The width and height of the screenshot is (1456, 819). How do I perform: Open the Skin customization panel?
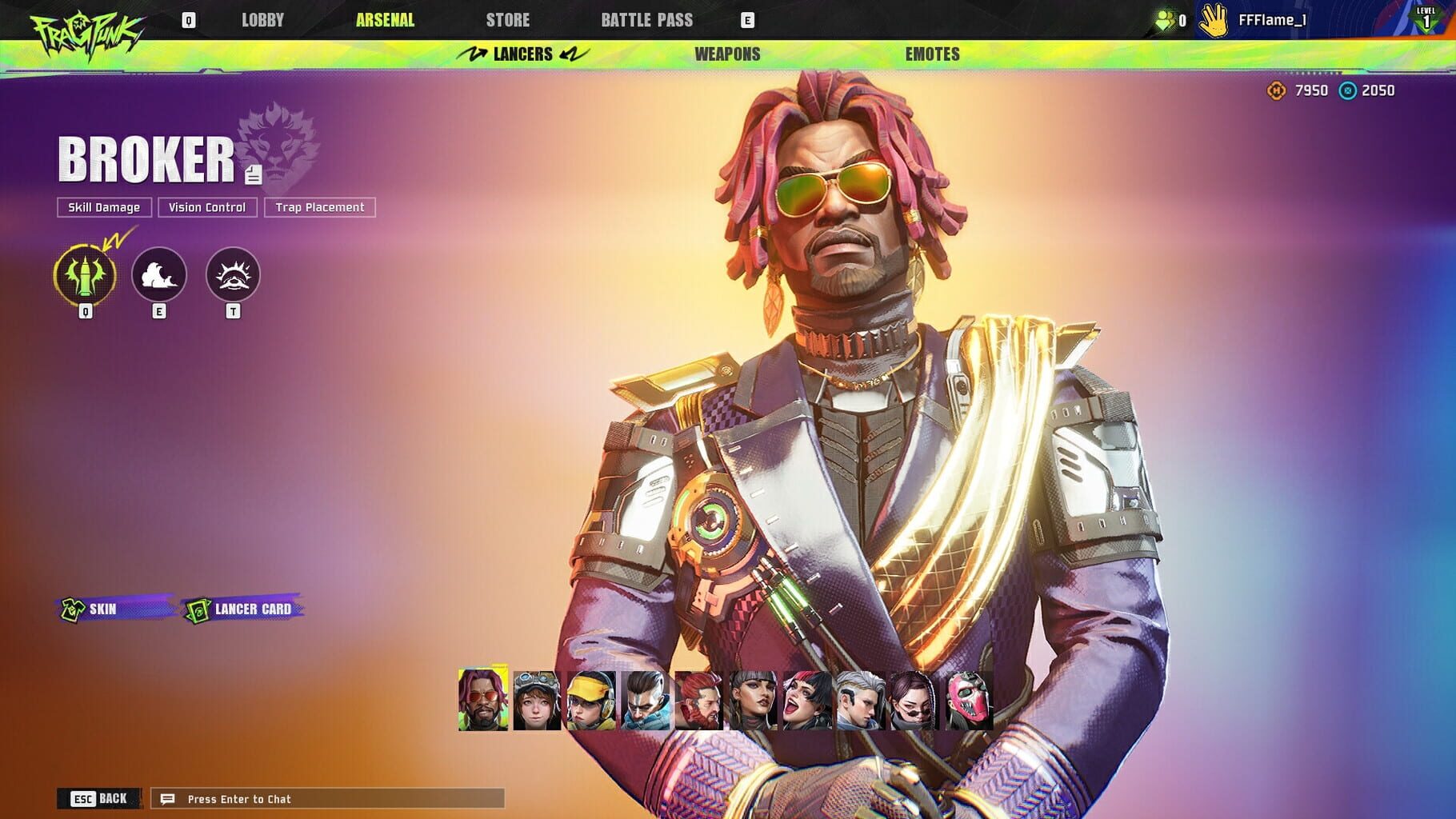click(x=100, y=609)
